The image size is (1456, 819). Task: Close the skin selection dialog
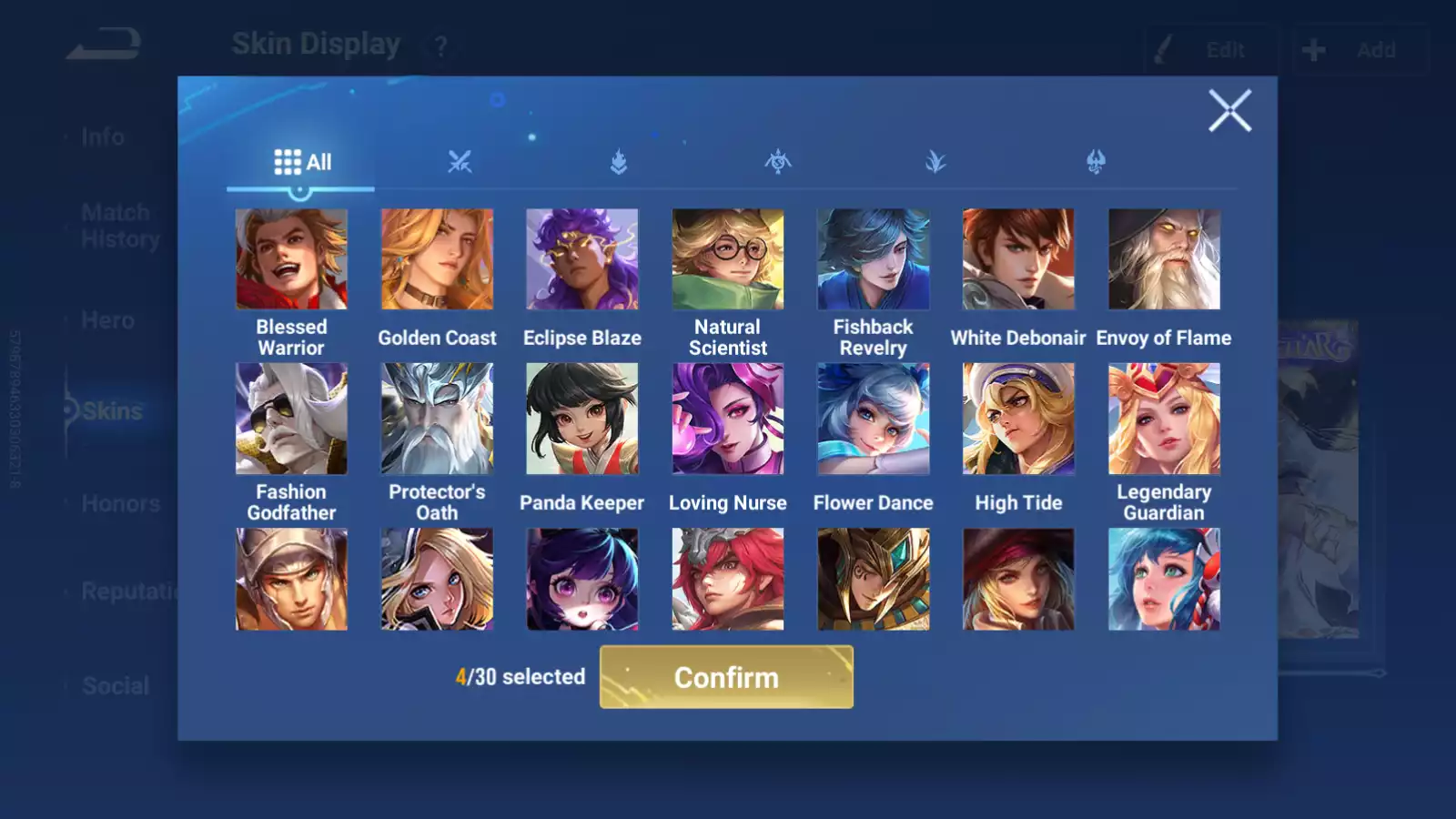click(1229, 111)
